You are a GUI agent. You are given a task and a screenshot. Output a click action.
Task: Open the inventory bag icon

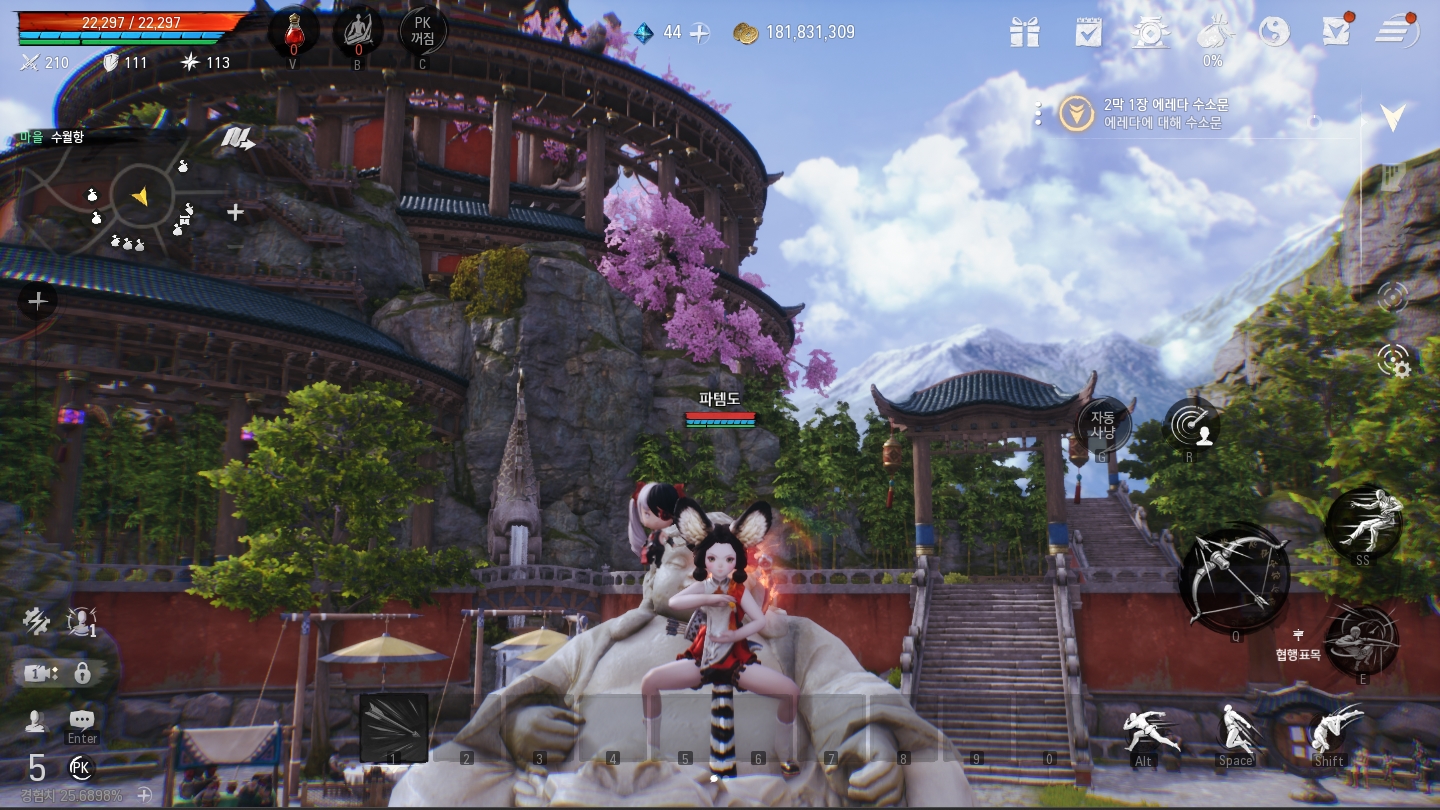coord(1213,32)
